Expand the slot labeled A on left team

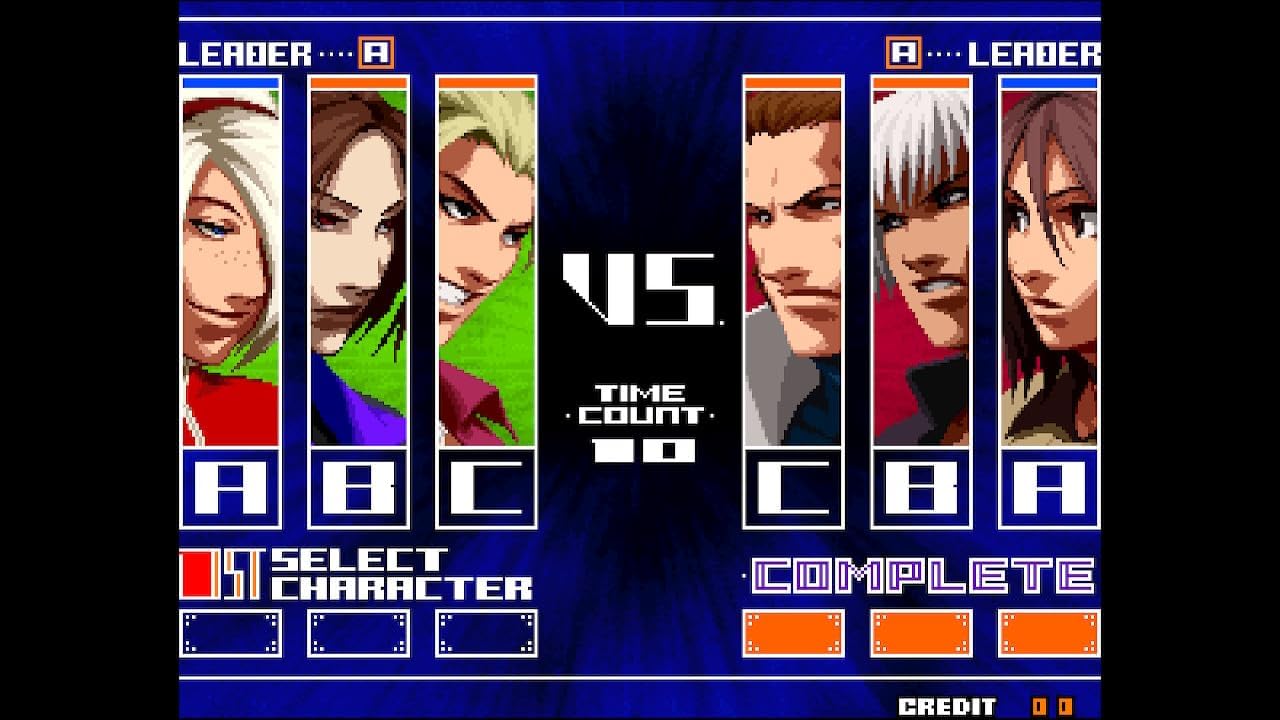point(228,488)
